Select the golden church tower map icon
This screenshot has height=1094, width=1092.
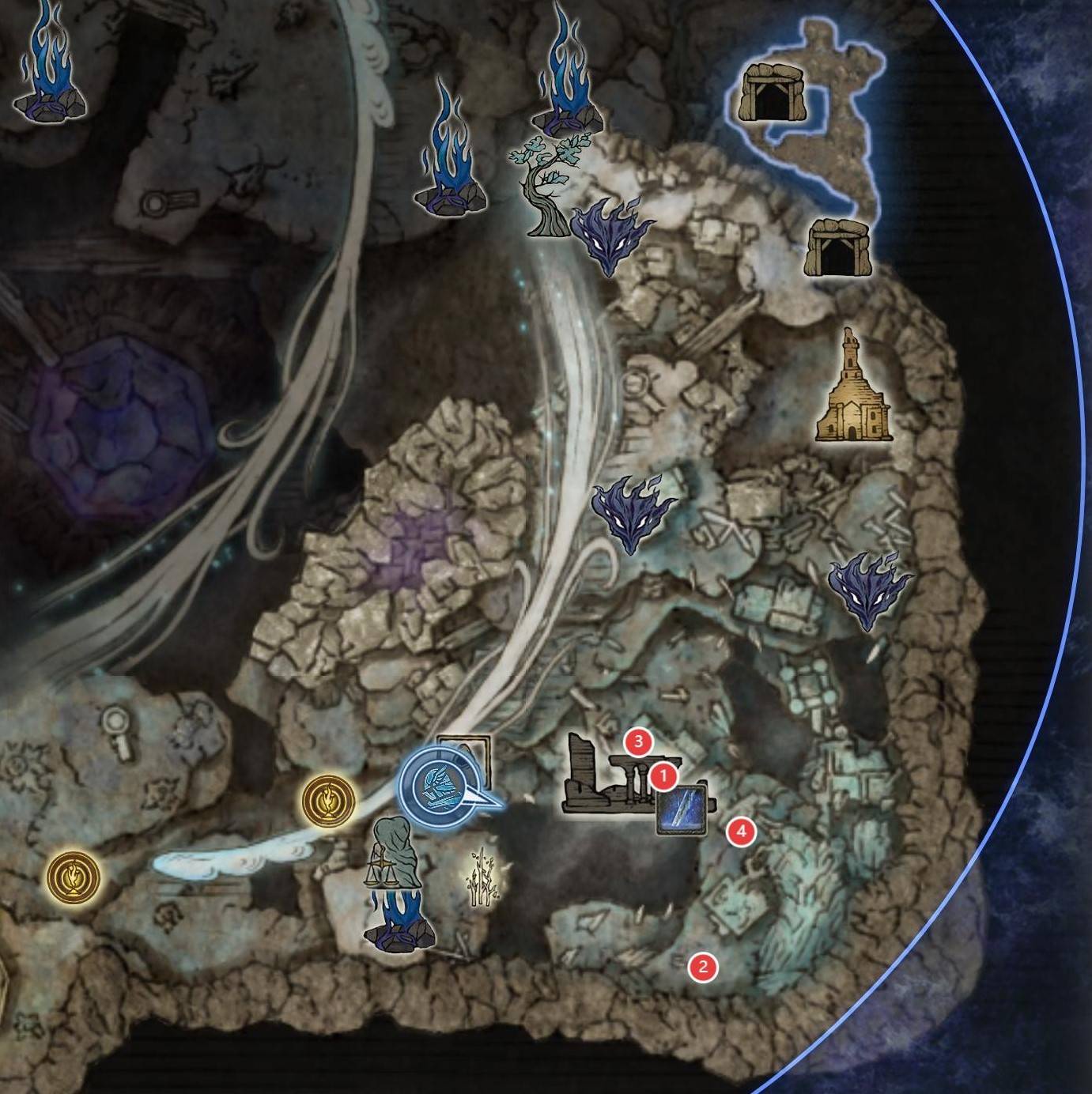(x=853, y=387)
